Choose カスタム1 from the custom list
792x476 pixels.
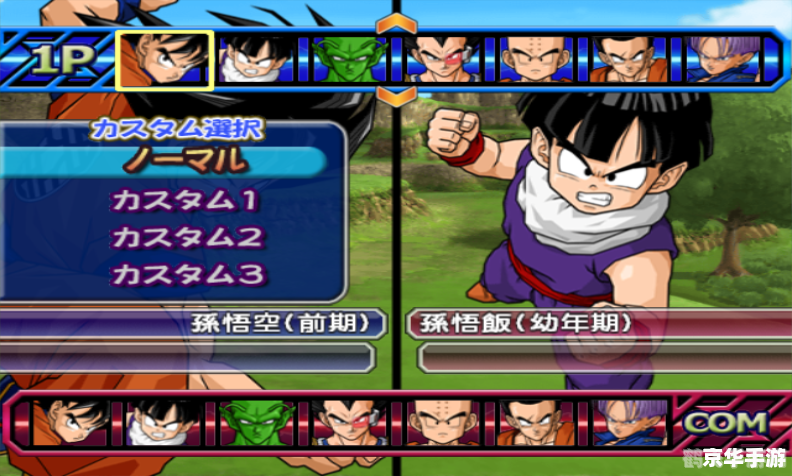point(186,200)
